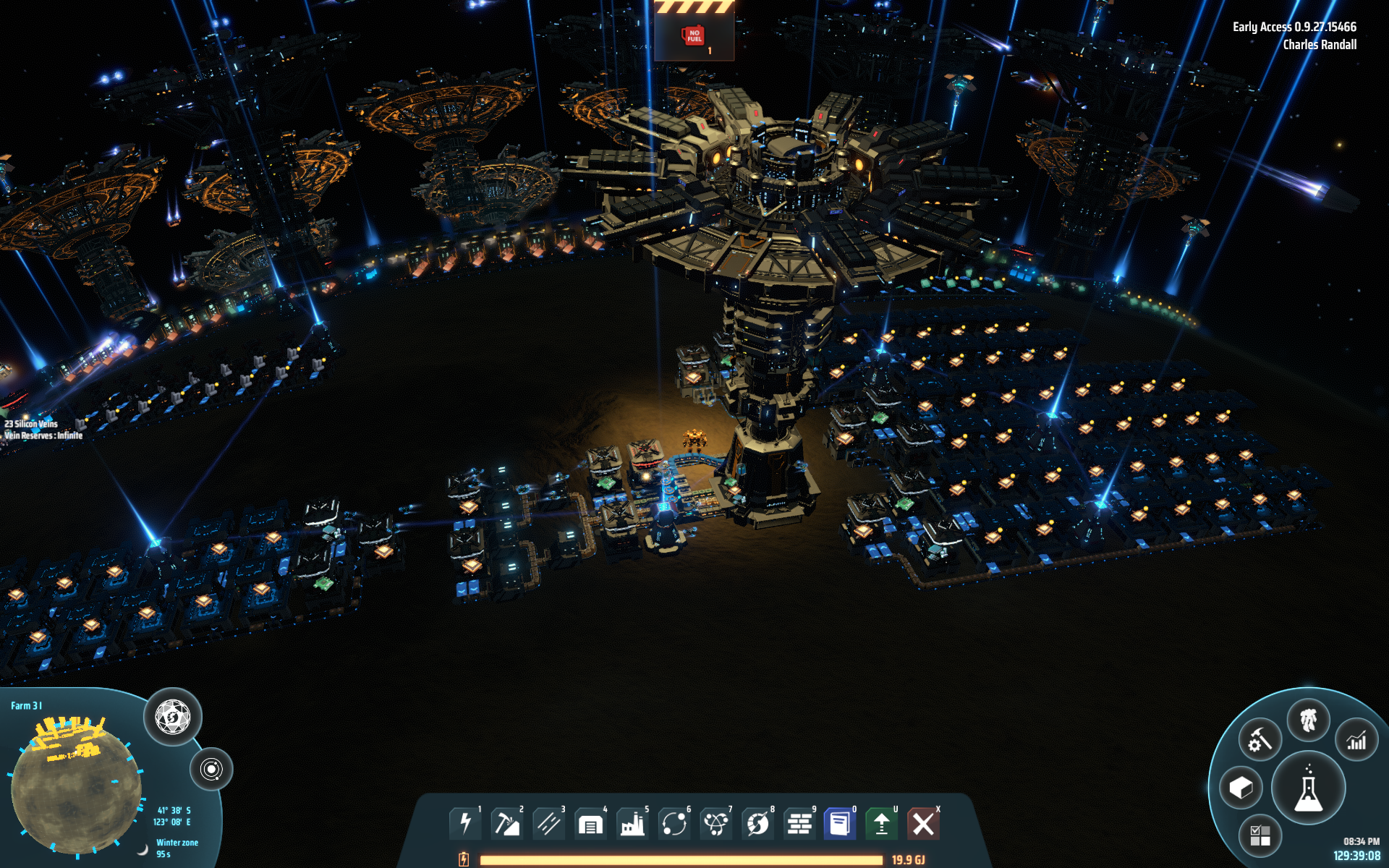Select the mining pickaxe build category
This screenshot has height=868, width=1389.
tap(506, 824)
